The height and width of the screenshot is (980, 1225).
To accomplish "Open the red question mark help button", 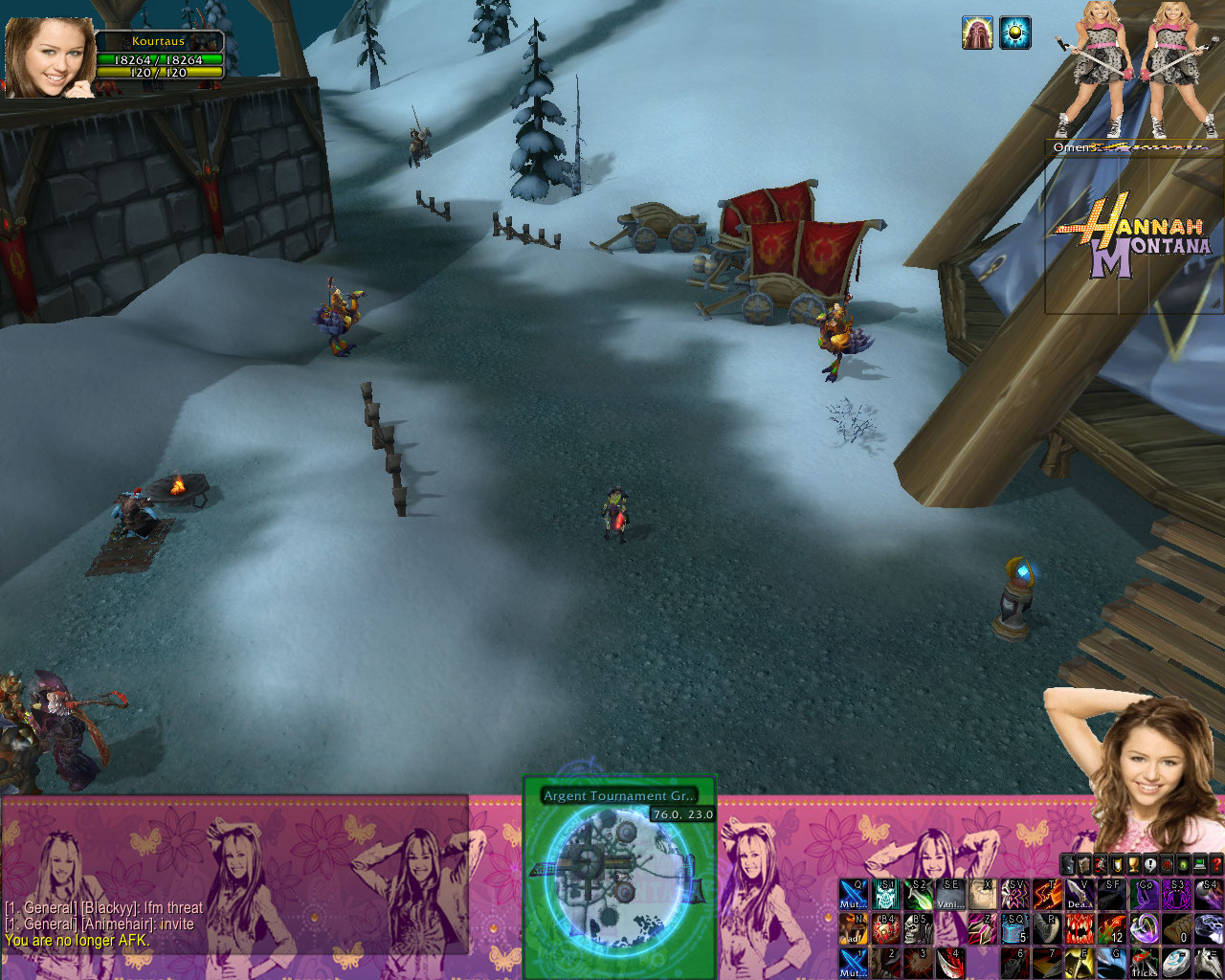I will tap(1216, 864).
